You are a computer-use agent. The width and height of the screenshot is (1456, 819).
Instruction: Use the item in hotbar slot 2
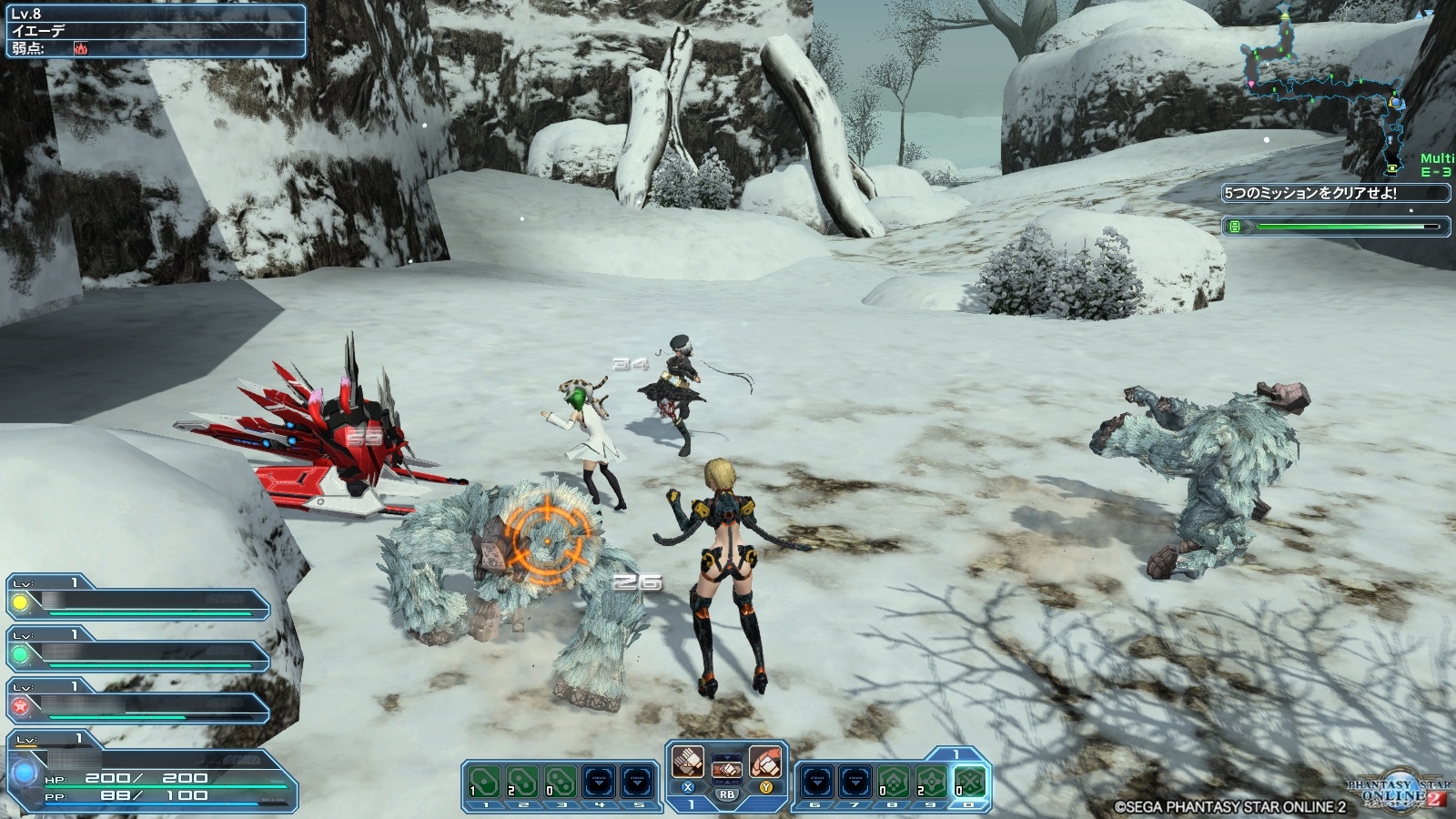click(x=522, y=782)
